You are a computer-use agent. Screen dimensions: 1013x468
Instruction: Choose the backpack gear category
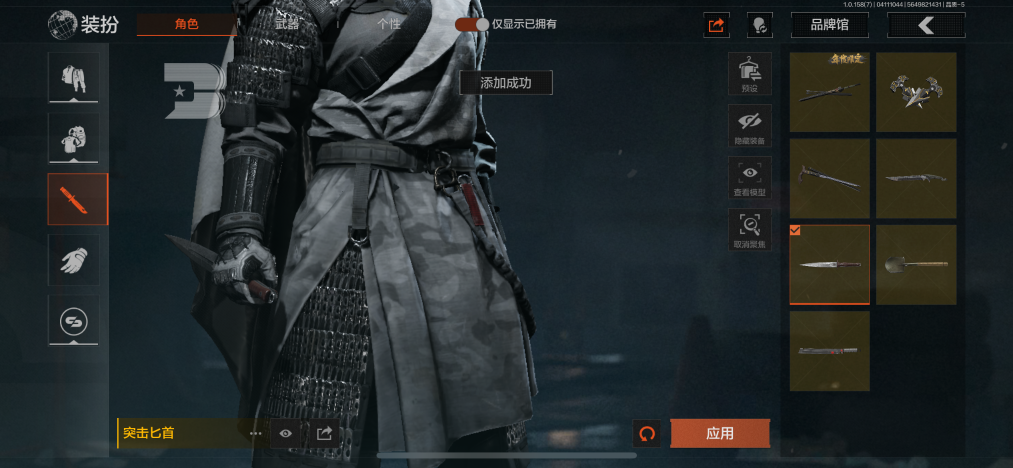pyautogui.click(x=78, y=138)
